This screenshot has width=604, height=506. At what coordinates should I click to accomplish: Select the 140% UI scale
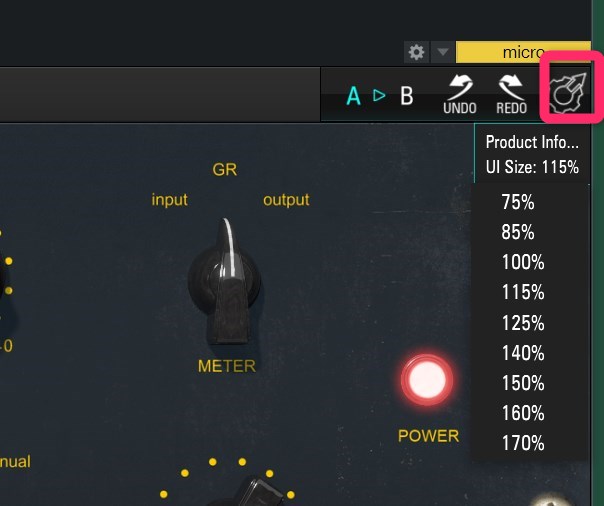(522, 353)
